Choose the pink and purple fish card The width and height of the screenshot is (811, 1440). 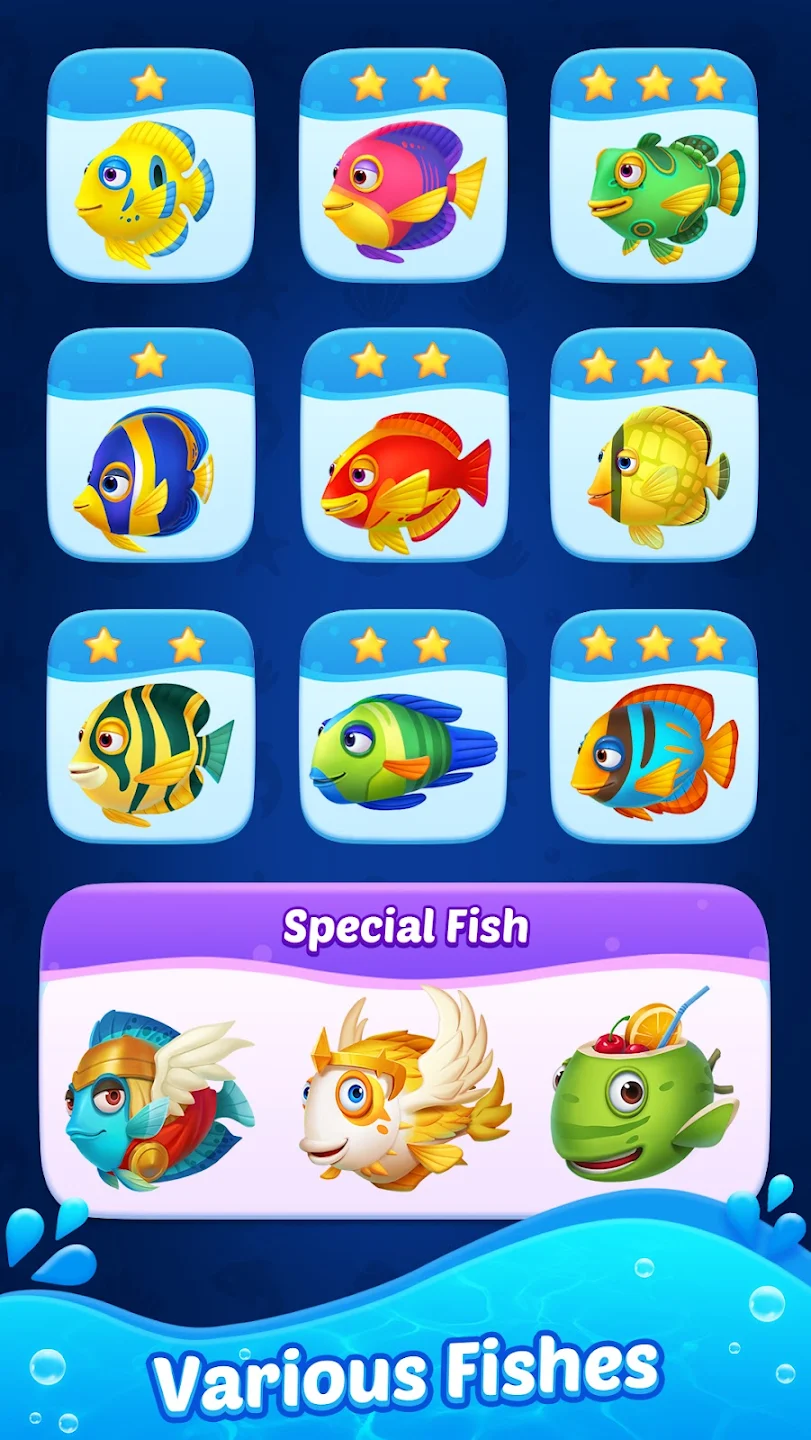click(403, 166)
